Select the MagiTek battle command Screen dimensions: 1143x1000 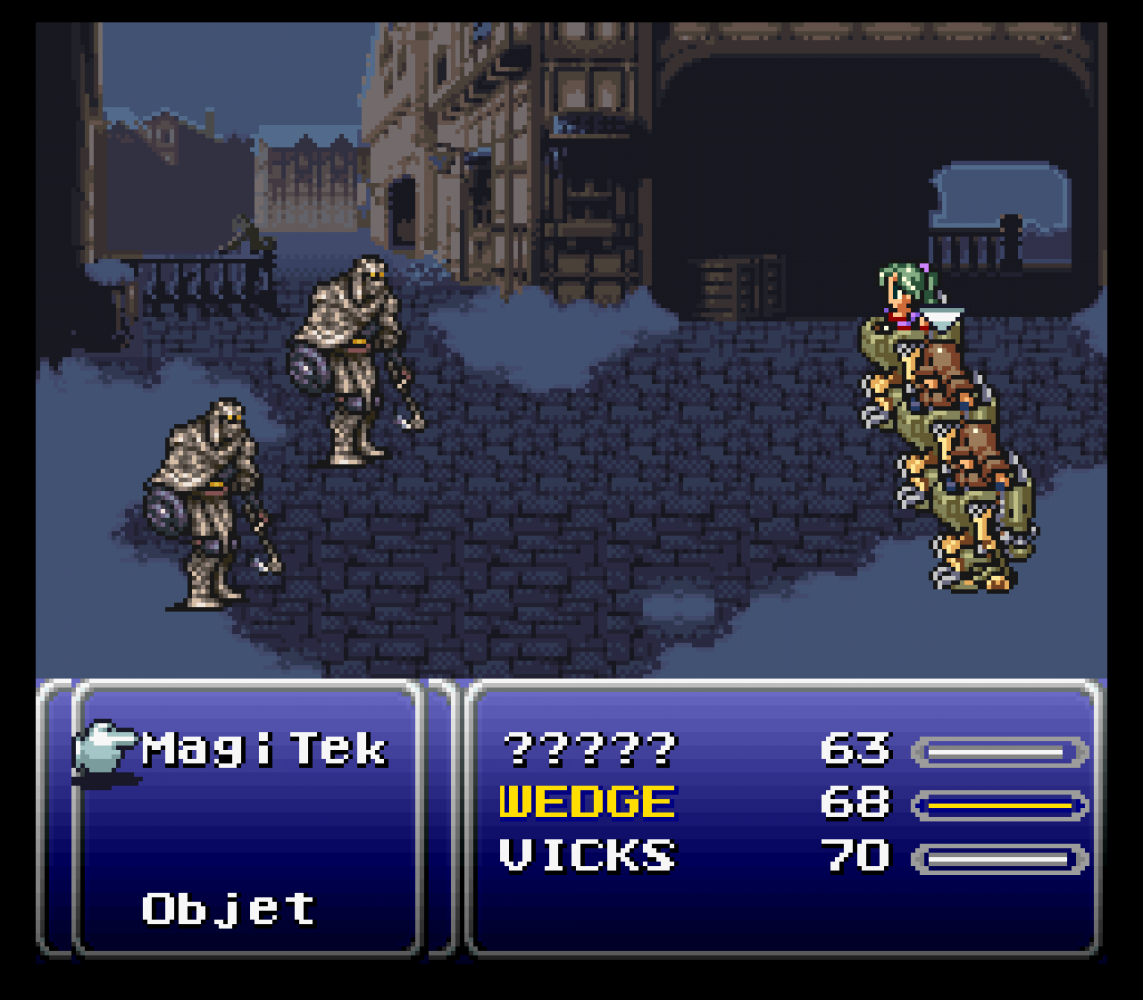click(264, 749)
